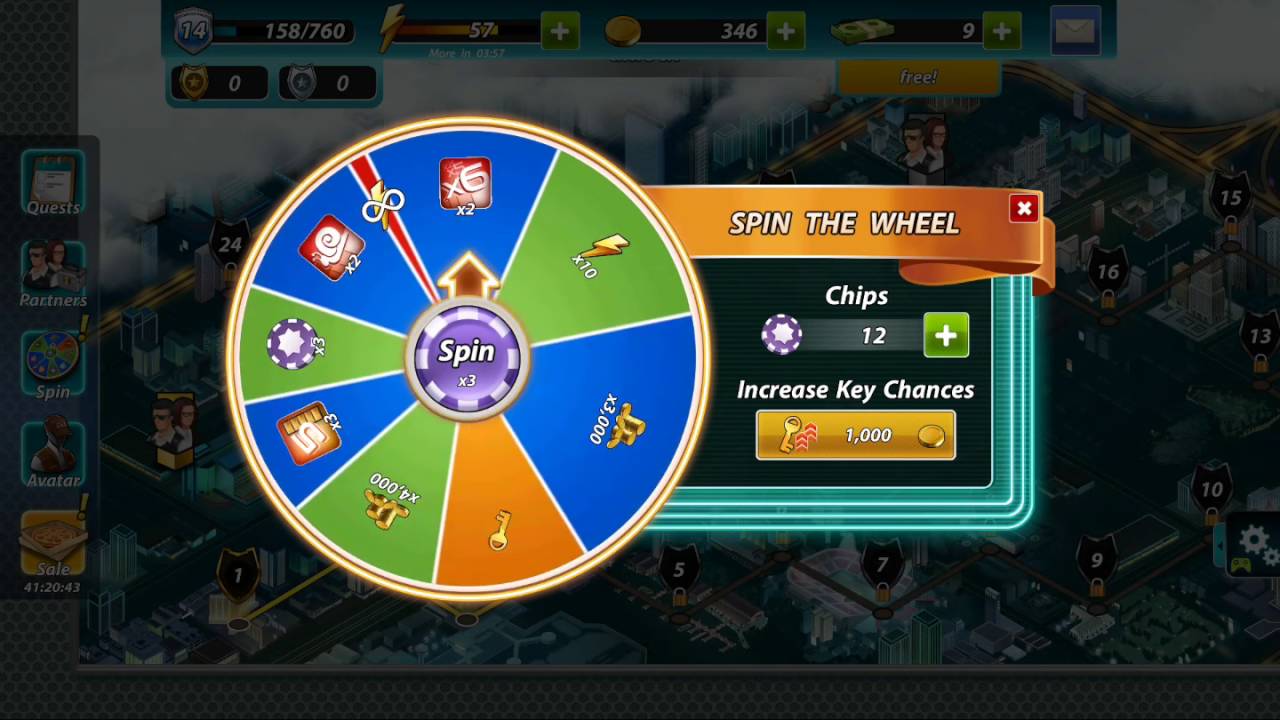
Task: Add more chips with the green plus
Action: [x=945, y=335]
